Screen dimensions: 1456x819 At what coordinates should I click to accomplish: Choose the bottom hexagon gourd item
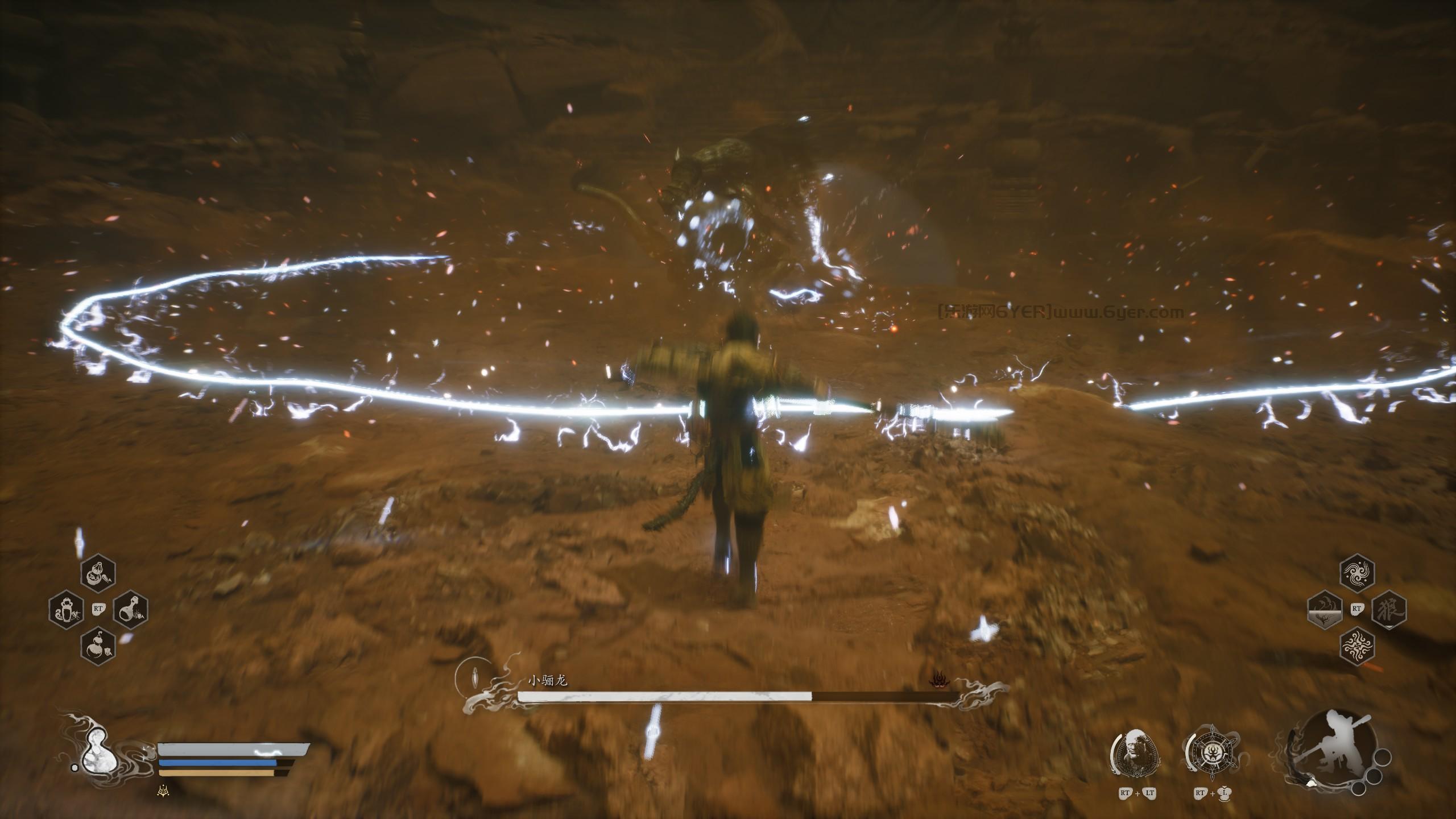click(98, 643)
